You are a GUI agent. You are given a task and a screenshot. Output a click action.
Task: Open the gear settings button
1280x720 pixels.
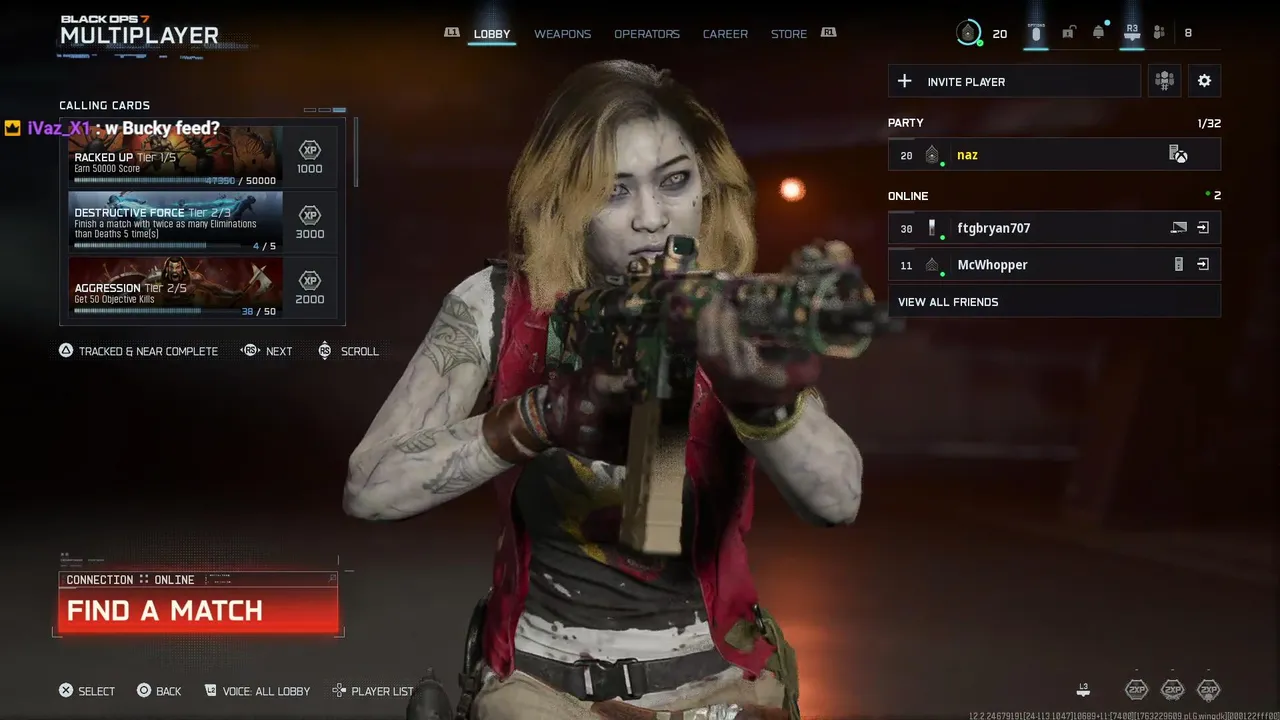pyautogui.click(x=1204, y=82)
